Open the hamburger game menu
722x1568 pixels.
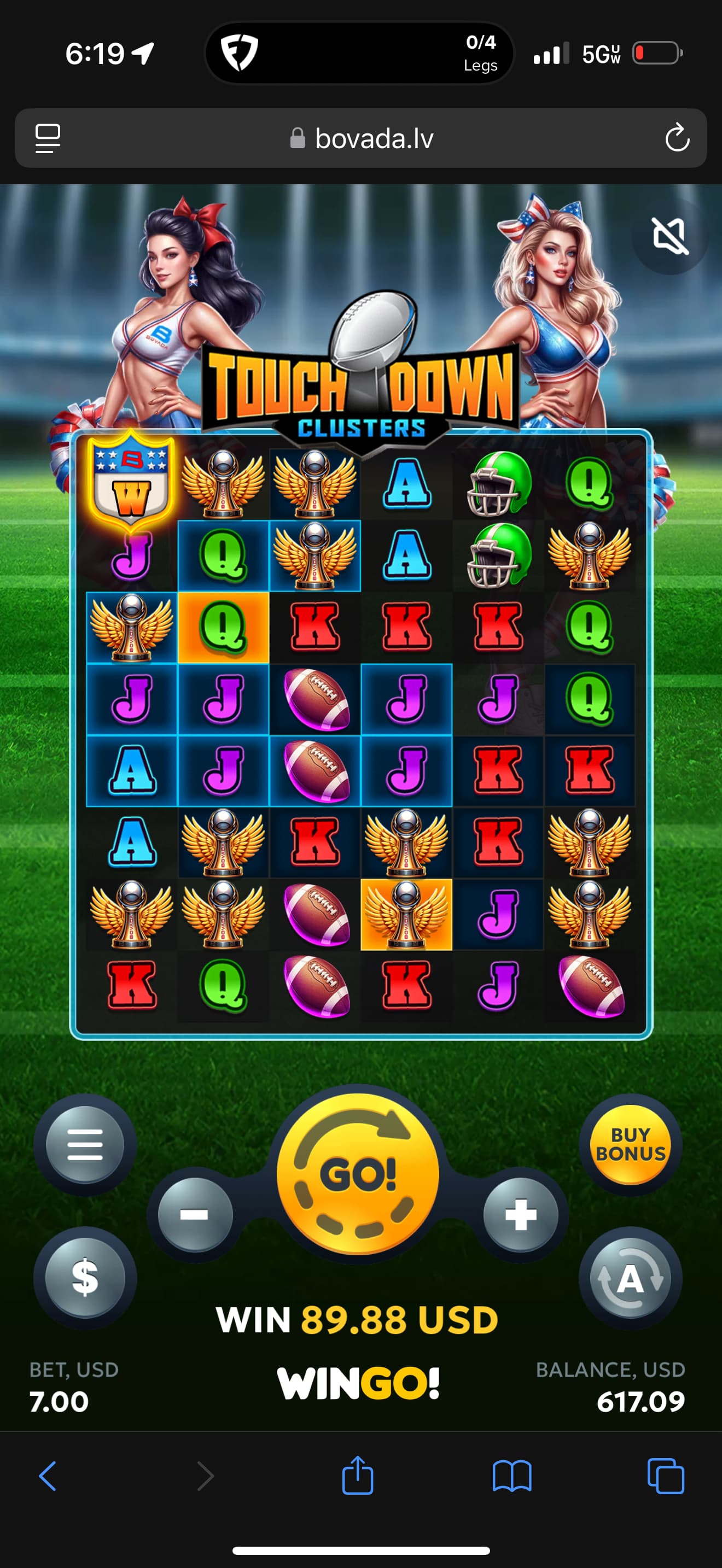85,1144
